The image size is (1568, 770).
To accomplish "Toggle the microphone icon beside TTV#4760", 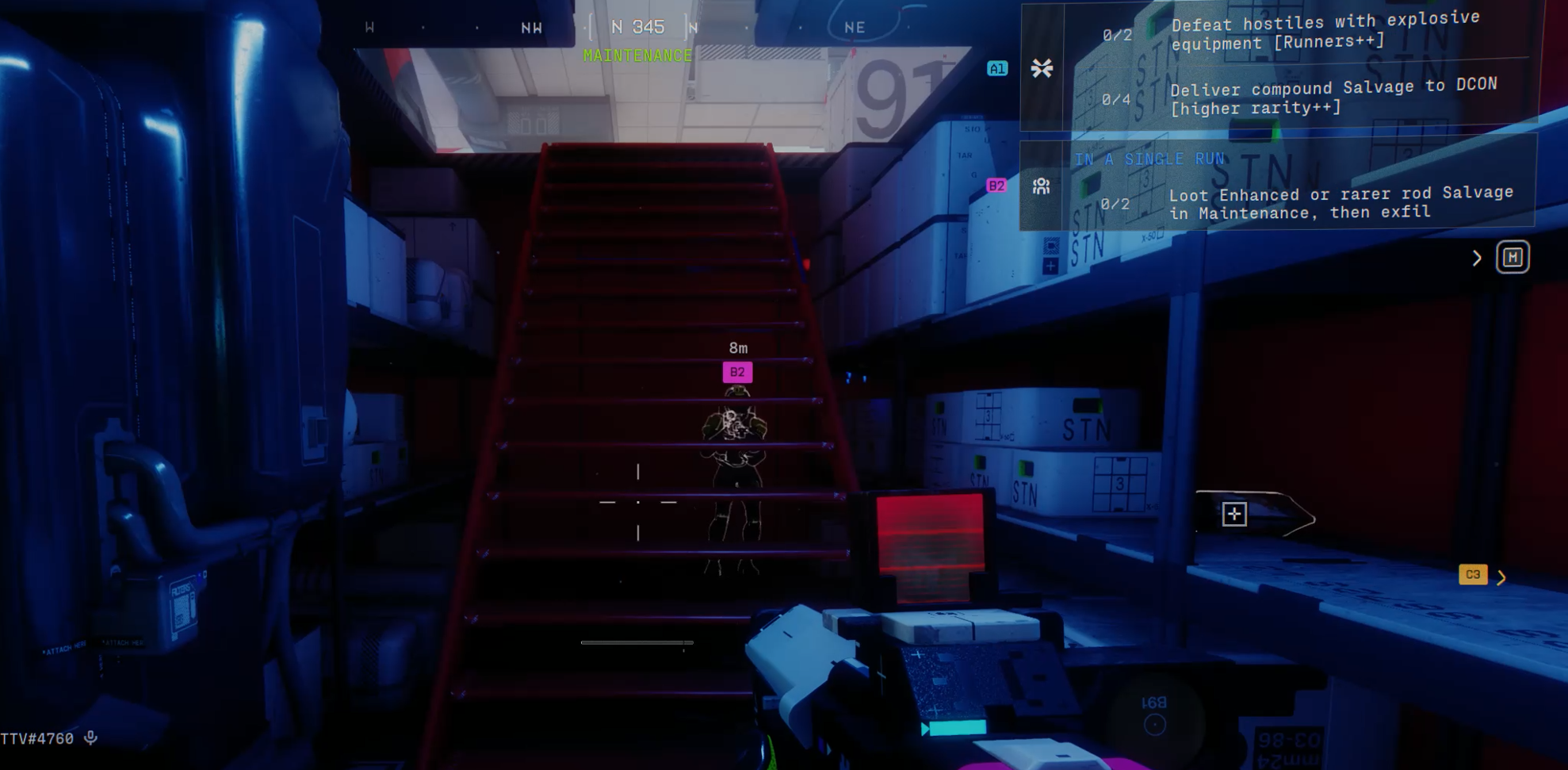I will pyautogui.click(x=91, y=738).
